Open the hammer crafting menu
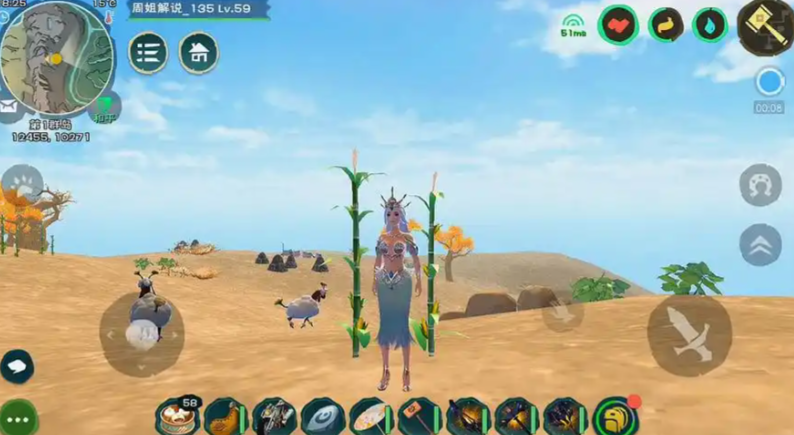794x435 pixels. (766, 26)
